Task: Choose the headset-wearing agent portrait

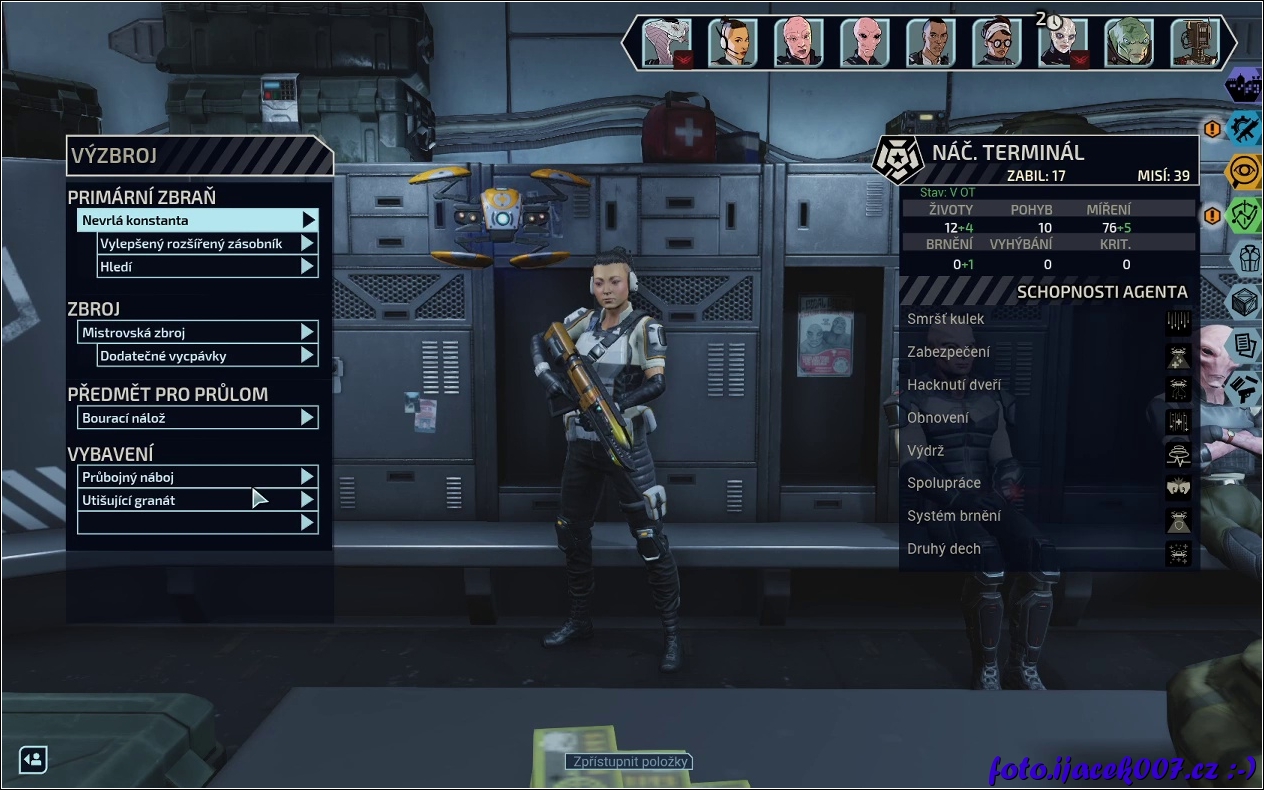Action: click(733, 42)
